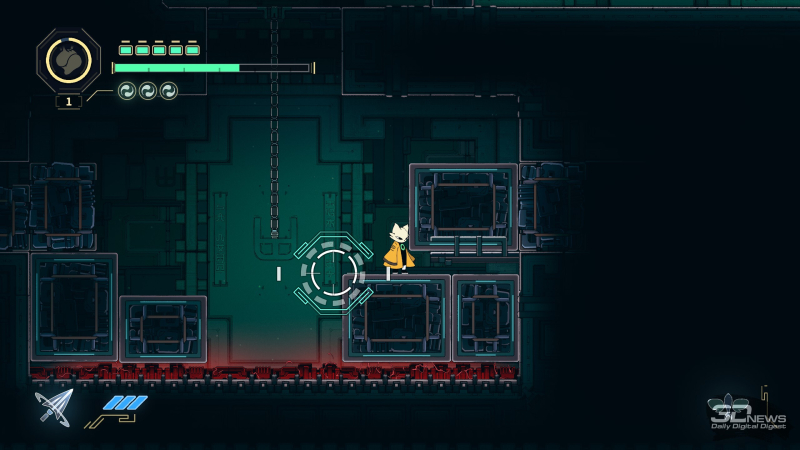
Task: Click the 3DNews watermark logo
Action: tap(746, 414)
